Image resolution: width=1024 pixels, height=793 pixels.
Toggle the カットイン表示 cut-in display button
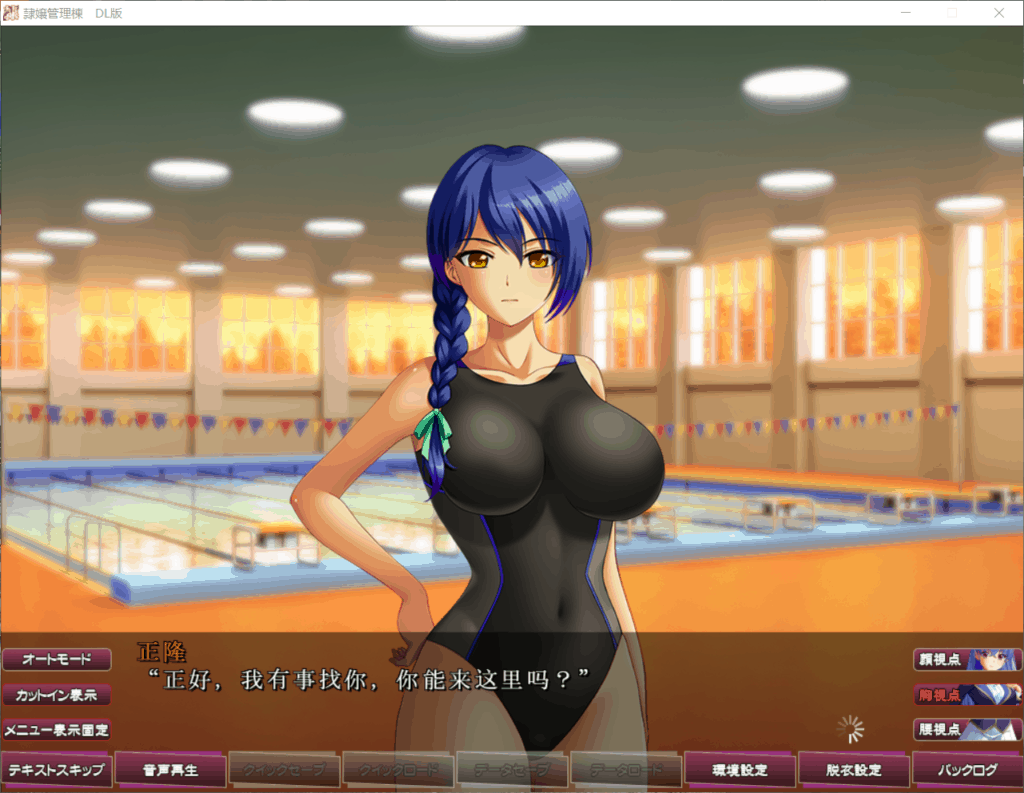click(x=57, y=695)
